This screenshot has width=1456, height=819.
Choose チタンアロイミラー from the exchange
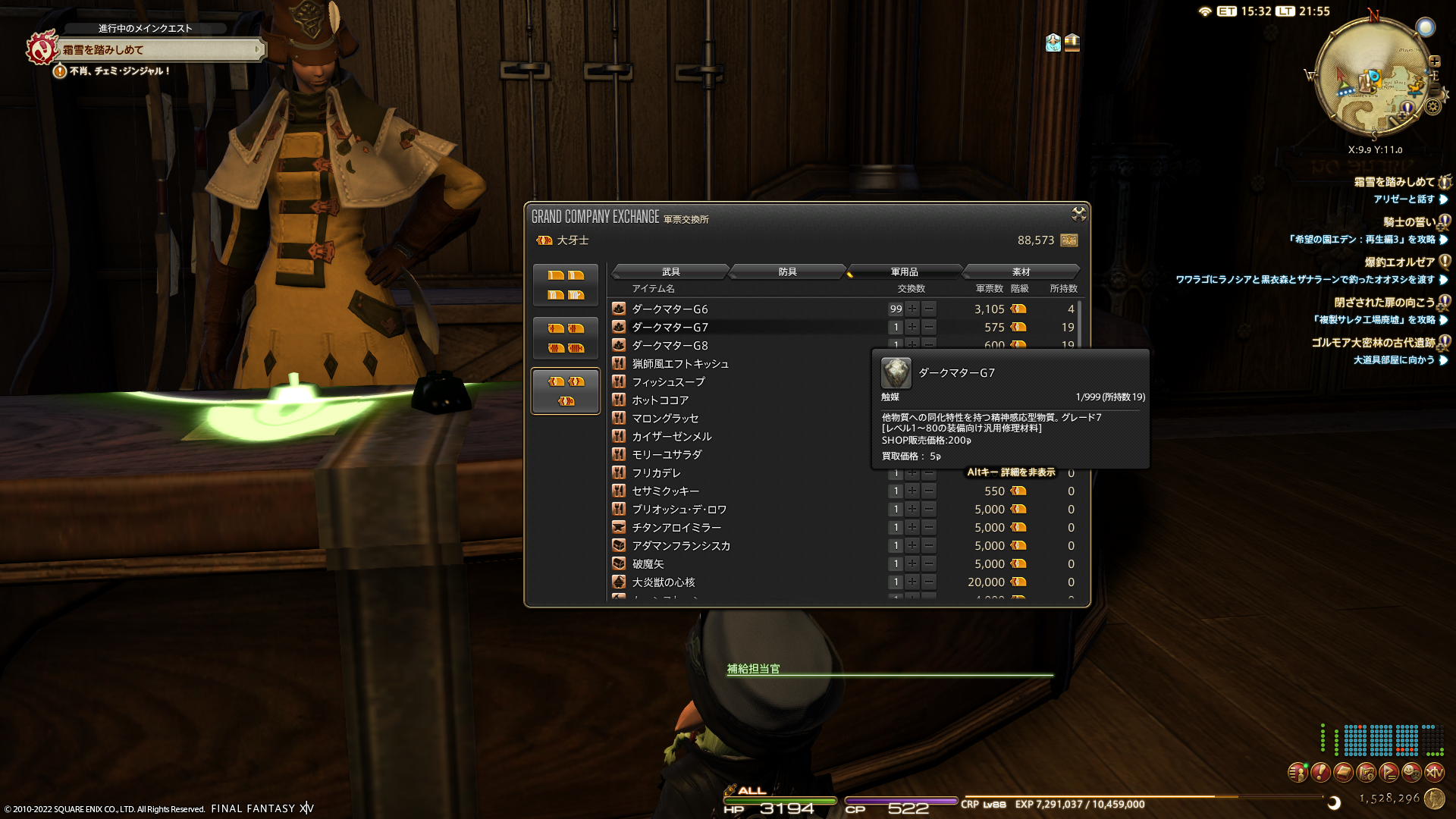(x=676, y=528)
